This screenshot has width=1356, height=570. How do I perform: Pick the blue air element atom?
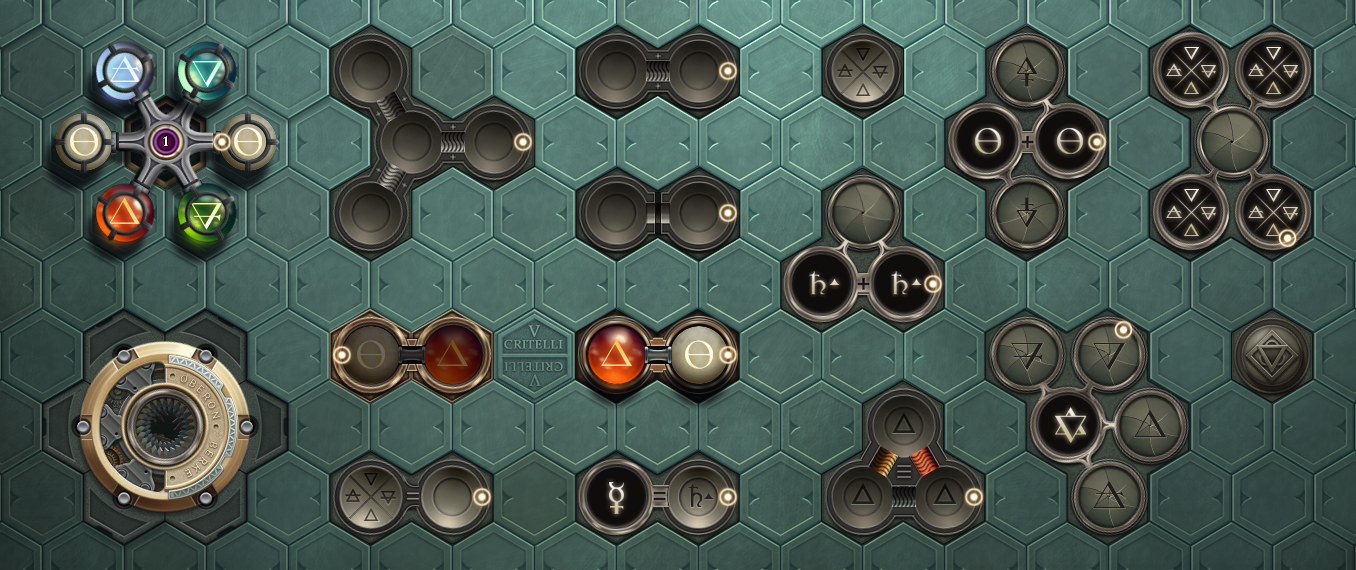[125, 70]
